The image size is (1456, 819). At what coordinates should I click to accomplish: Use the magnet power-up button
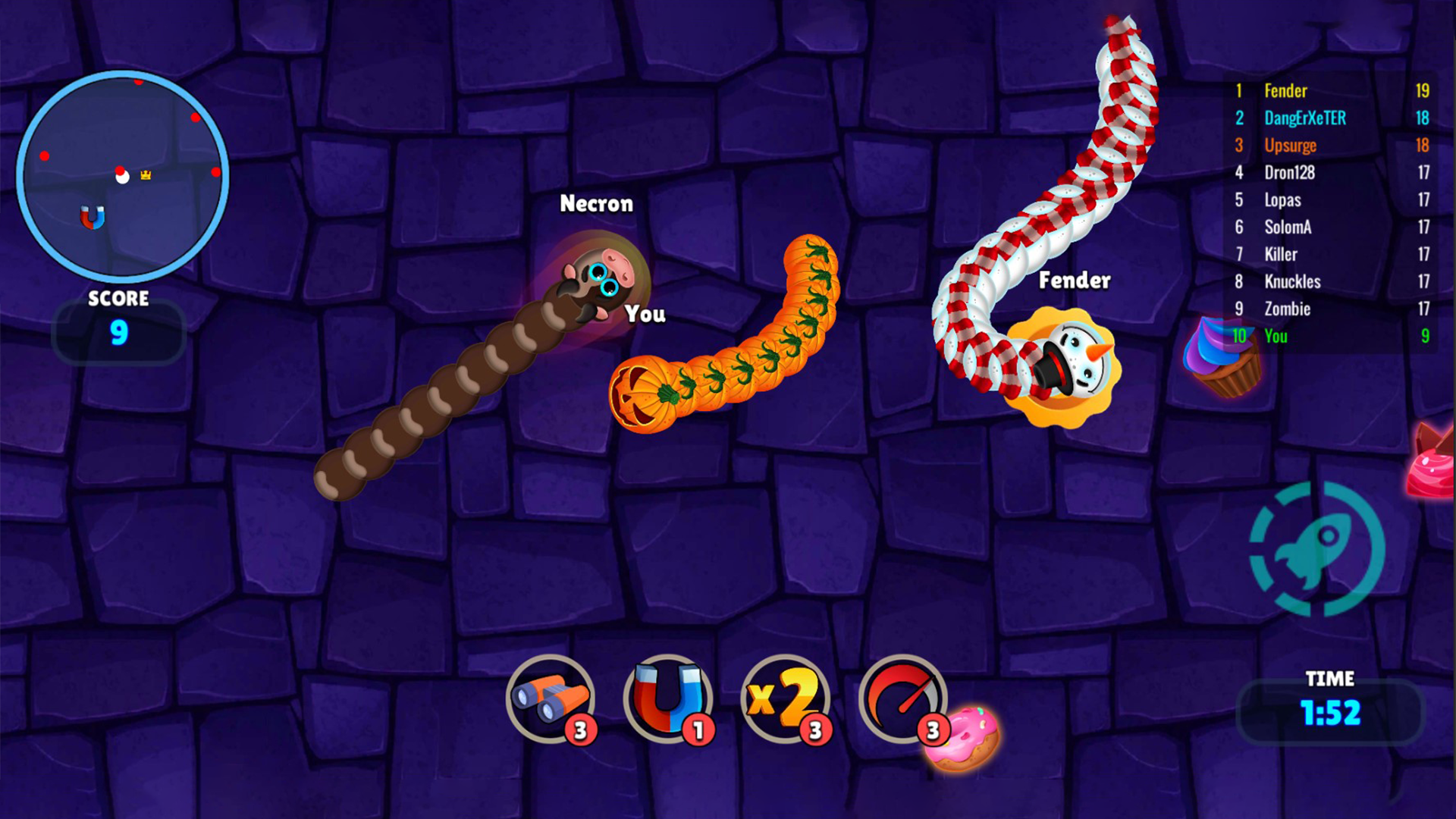[667, 698]
